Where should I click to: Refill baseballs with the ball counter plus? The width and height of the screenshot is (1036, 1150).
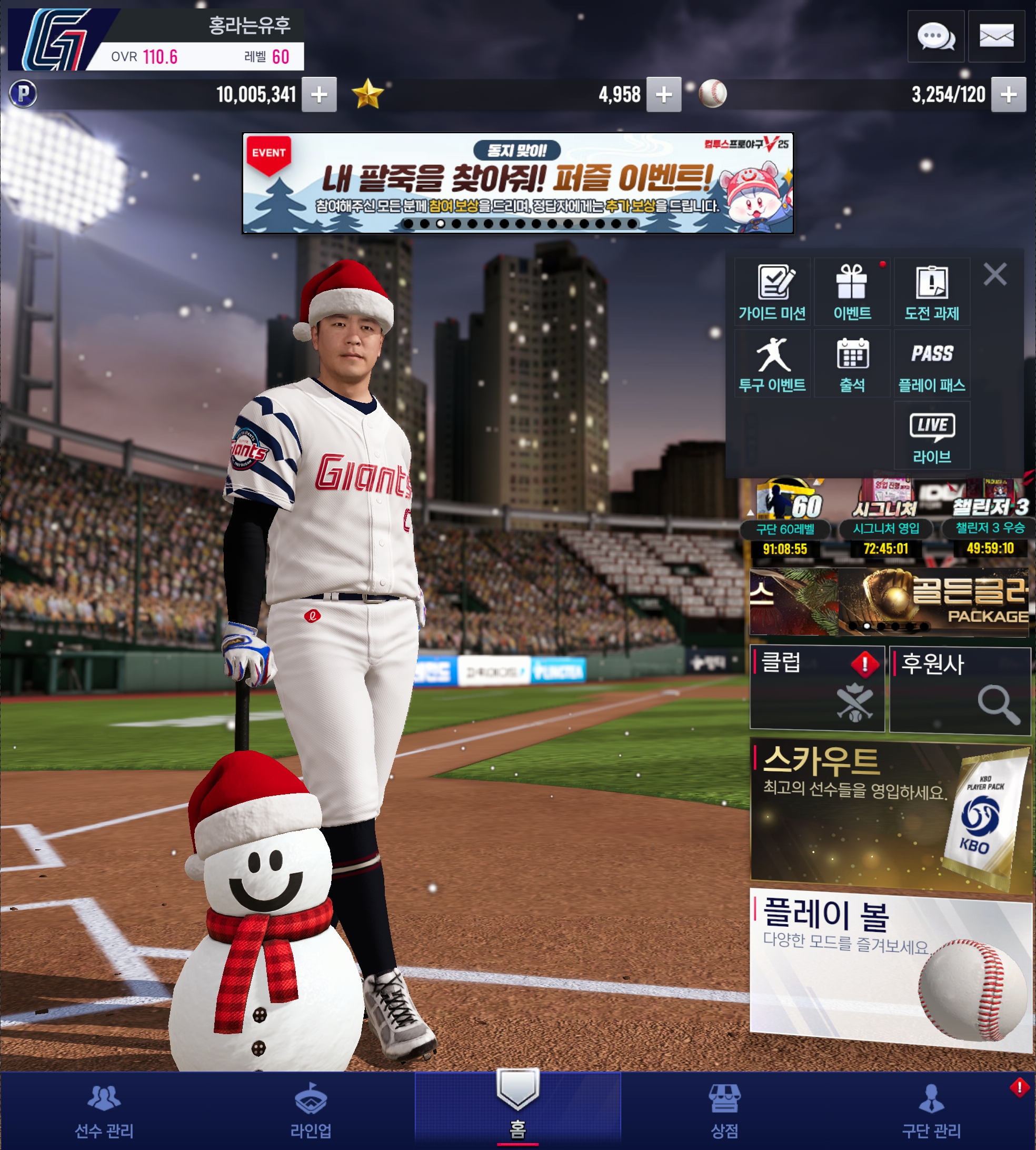click(x=1008, y=94)
